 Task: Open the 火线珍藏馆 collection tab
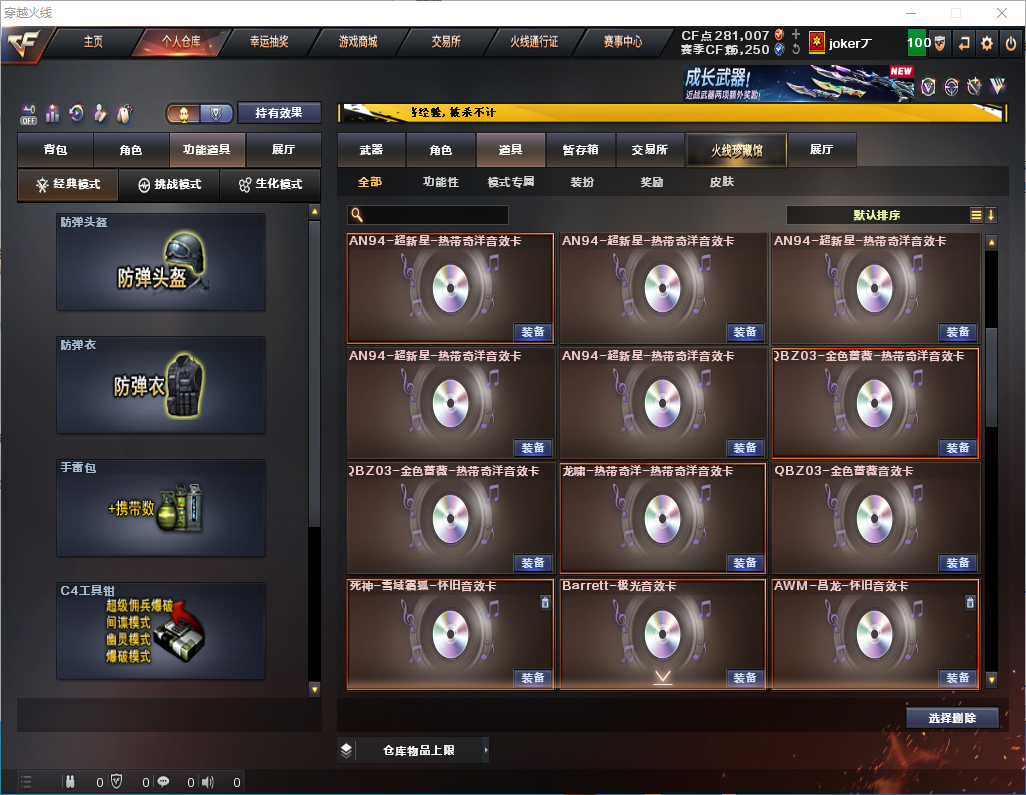(736, 150)
